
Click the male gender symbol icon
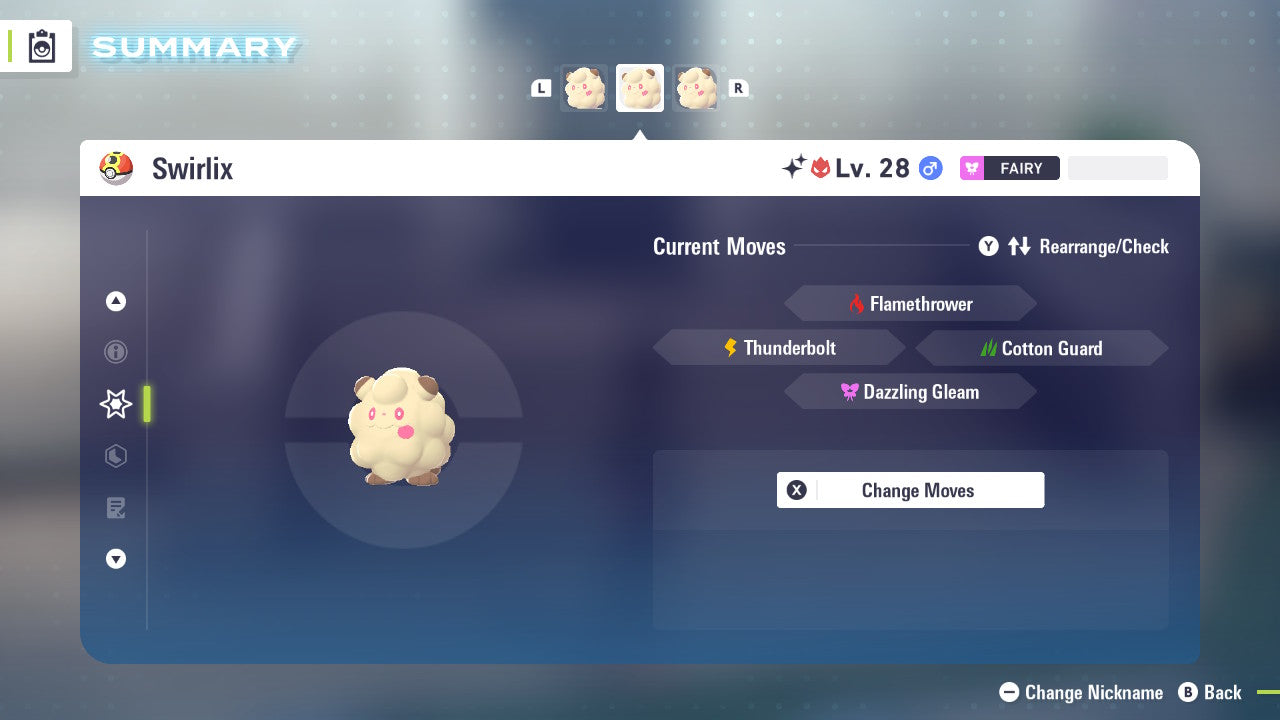click(x=930, y=168)
